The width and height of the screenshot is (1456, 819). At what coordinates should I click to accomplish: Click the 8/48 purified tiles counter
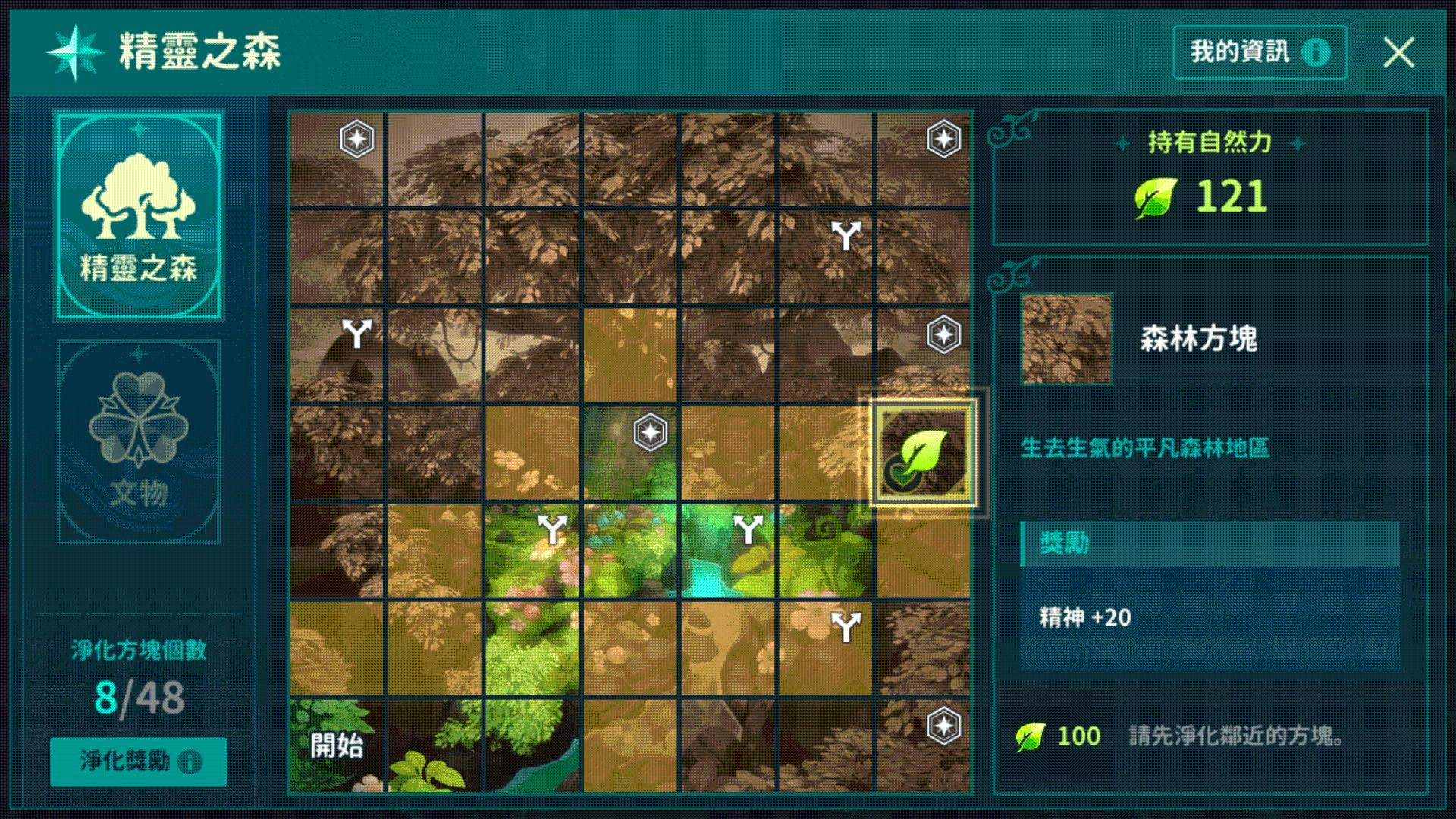(139, 698)
